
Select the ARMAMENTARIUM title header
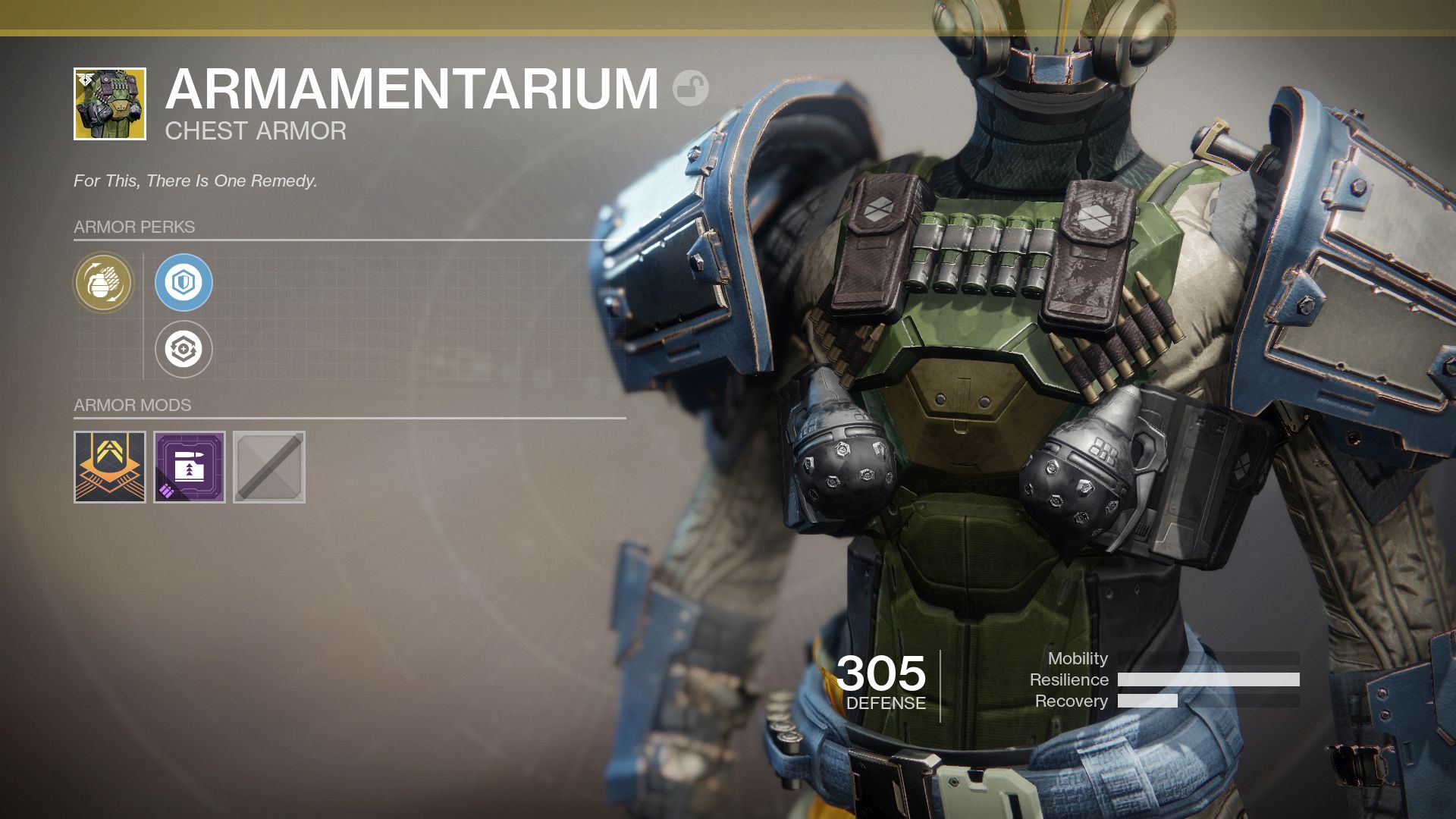pos(413,87)
